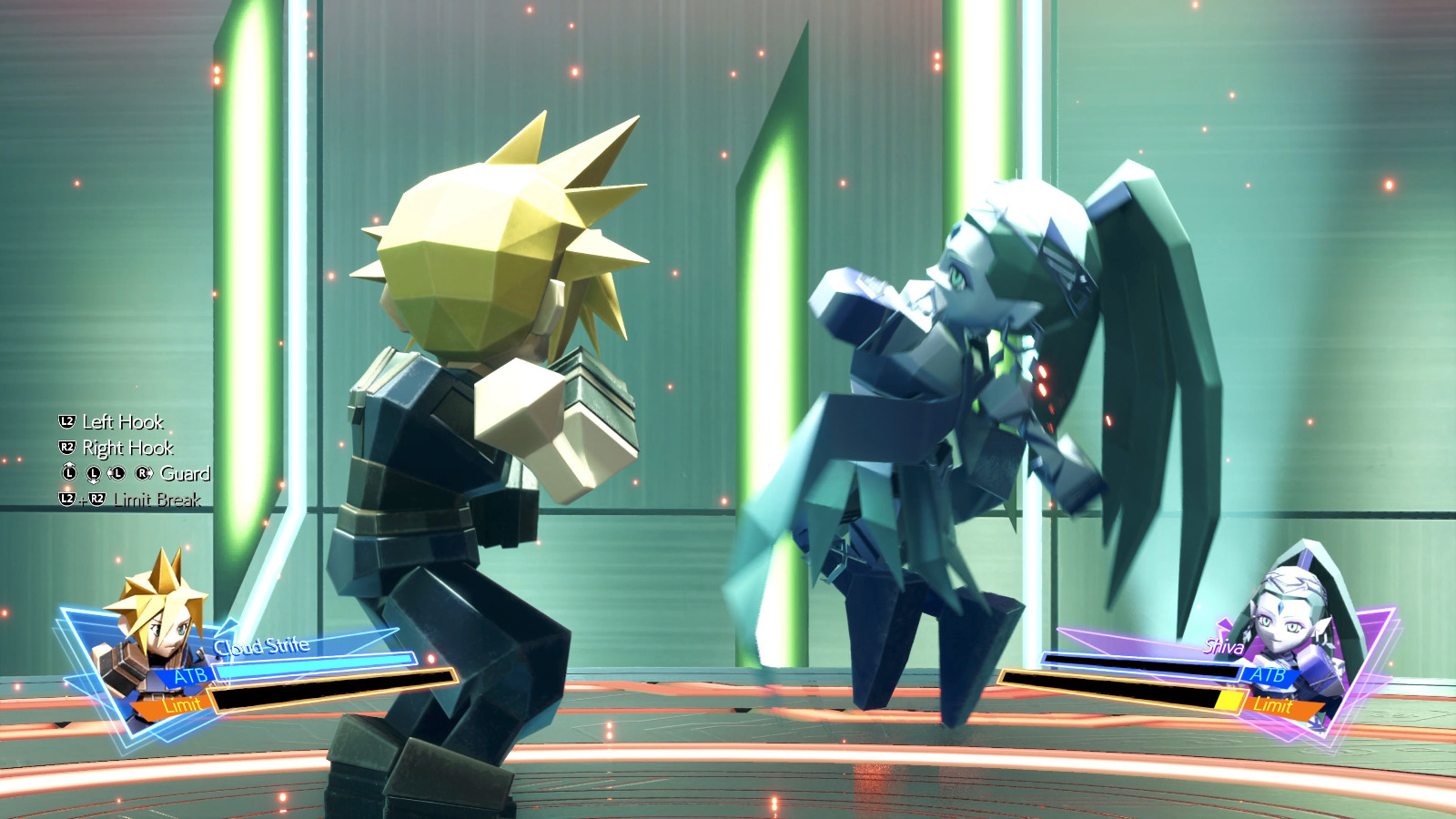Select the left stick down icon in Guard row
This screenshot has height=819, width=1456.
coord(94,474)
